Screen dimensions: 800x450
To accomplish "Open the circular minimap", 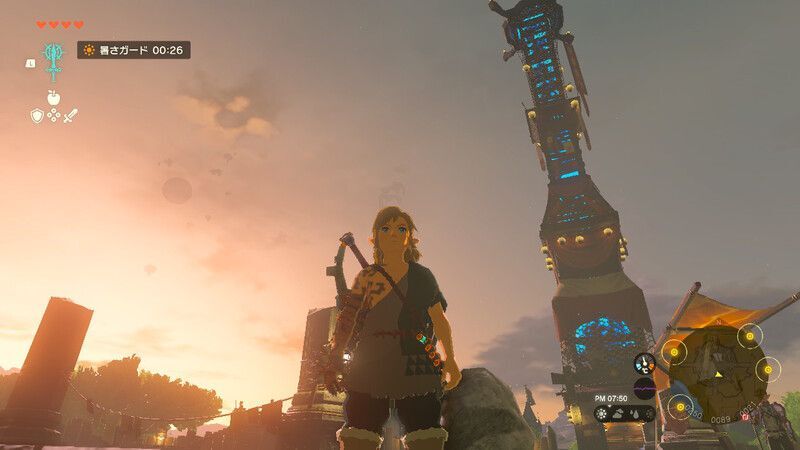I will coord(722,374).
